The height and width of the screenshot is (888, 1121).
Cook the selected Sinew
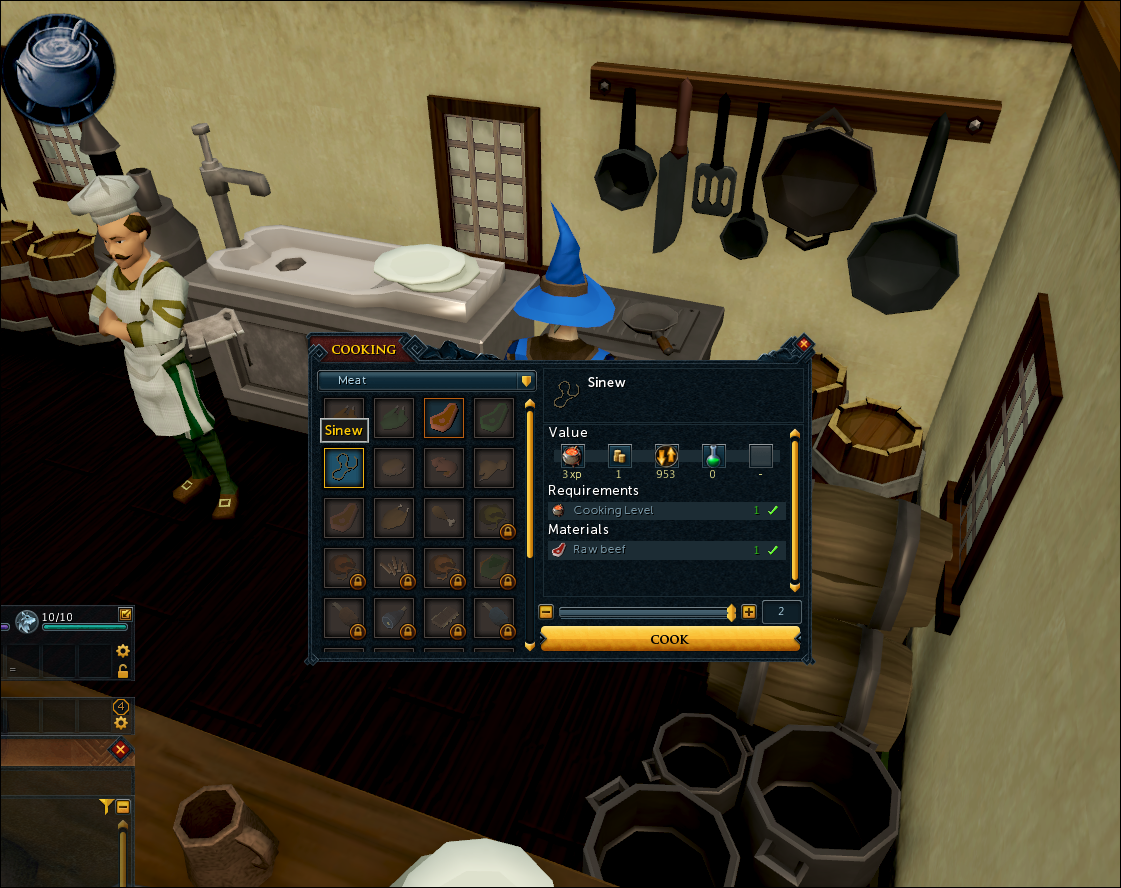(x=669, y=639)
